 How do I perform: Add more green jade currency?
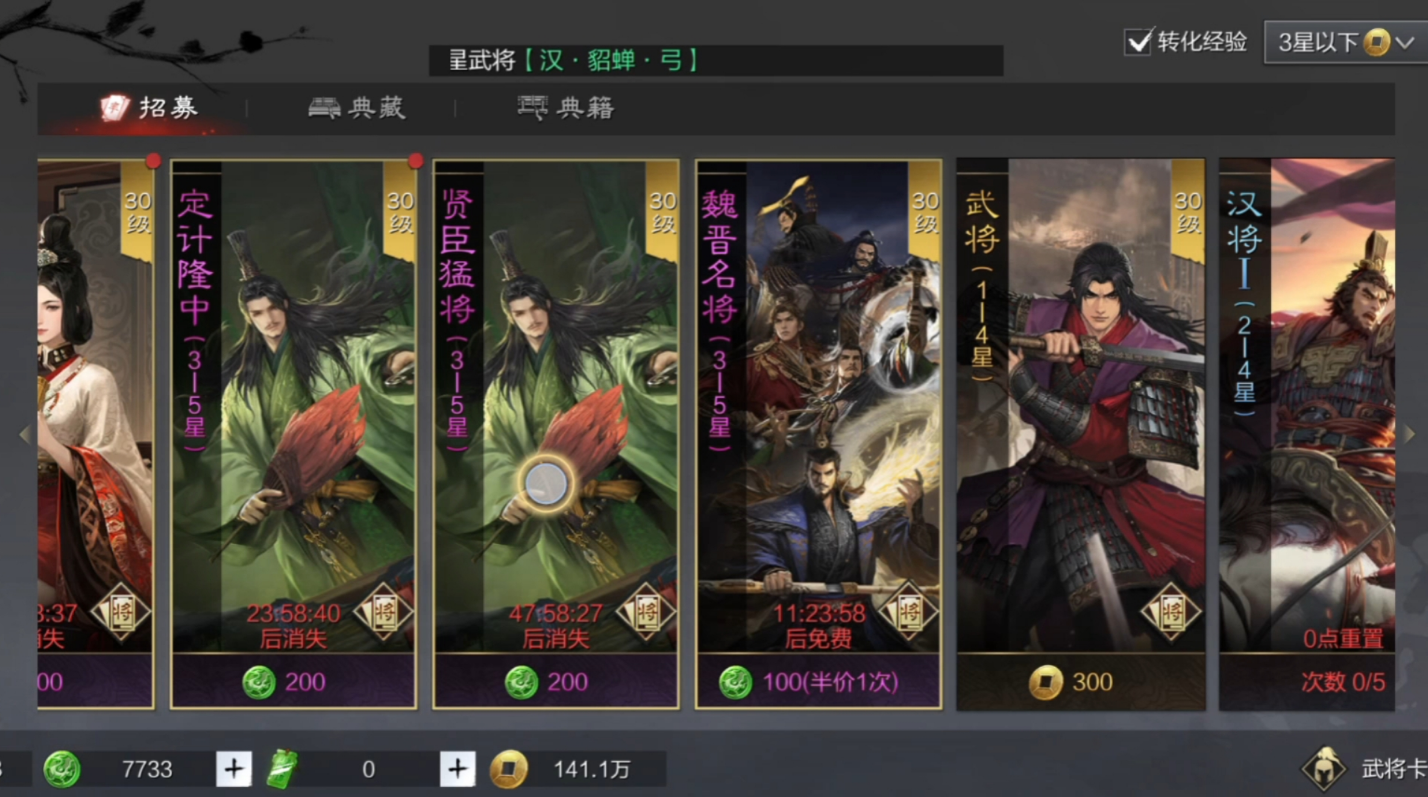[x=234, y=769]
